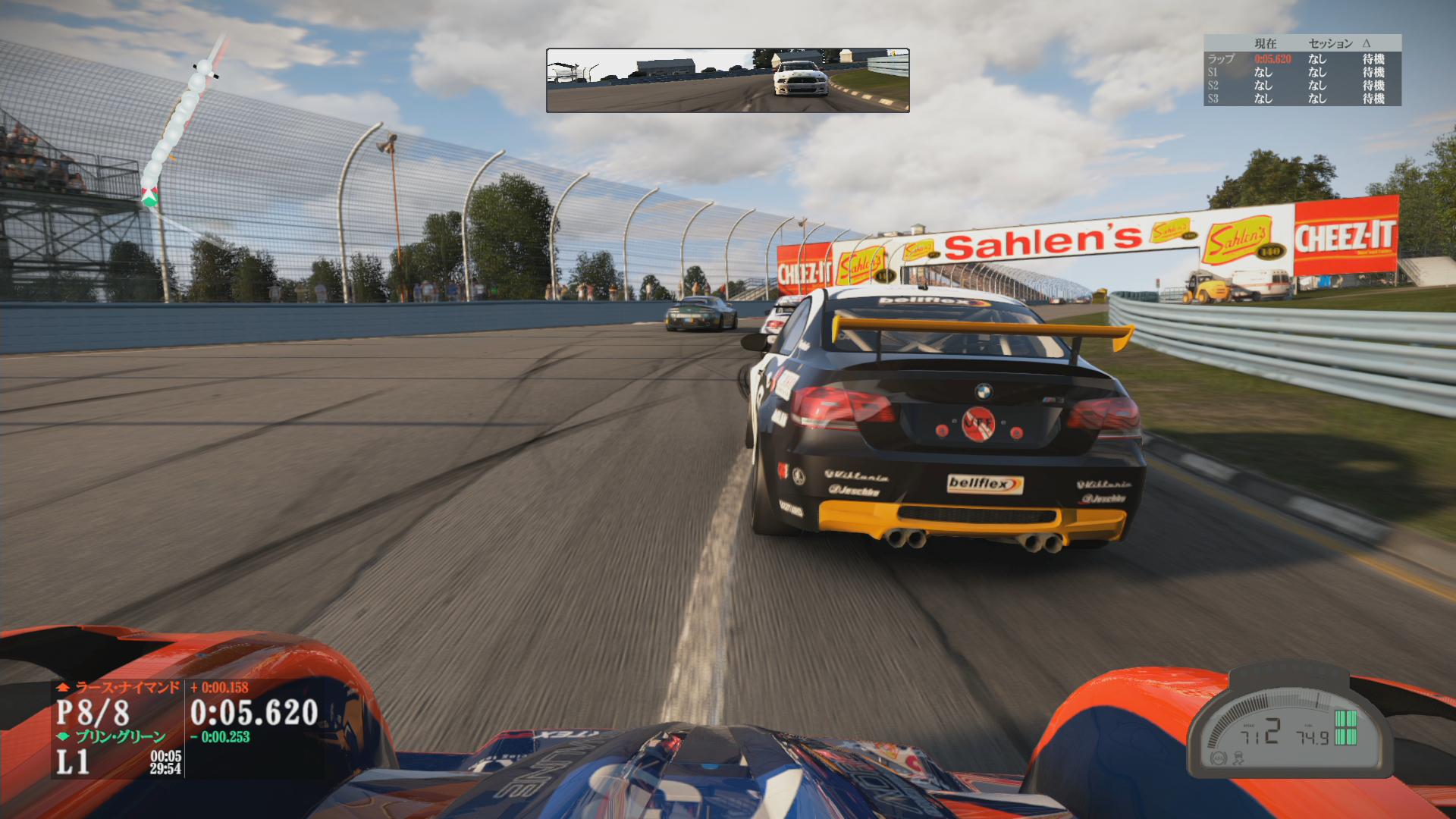Select the race position panel
The width and height of the screenshot is (1456, 819).
(118, 730)
